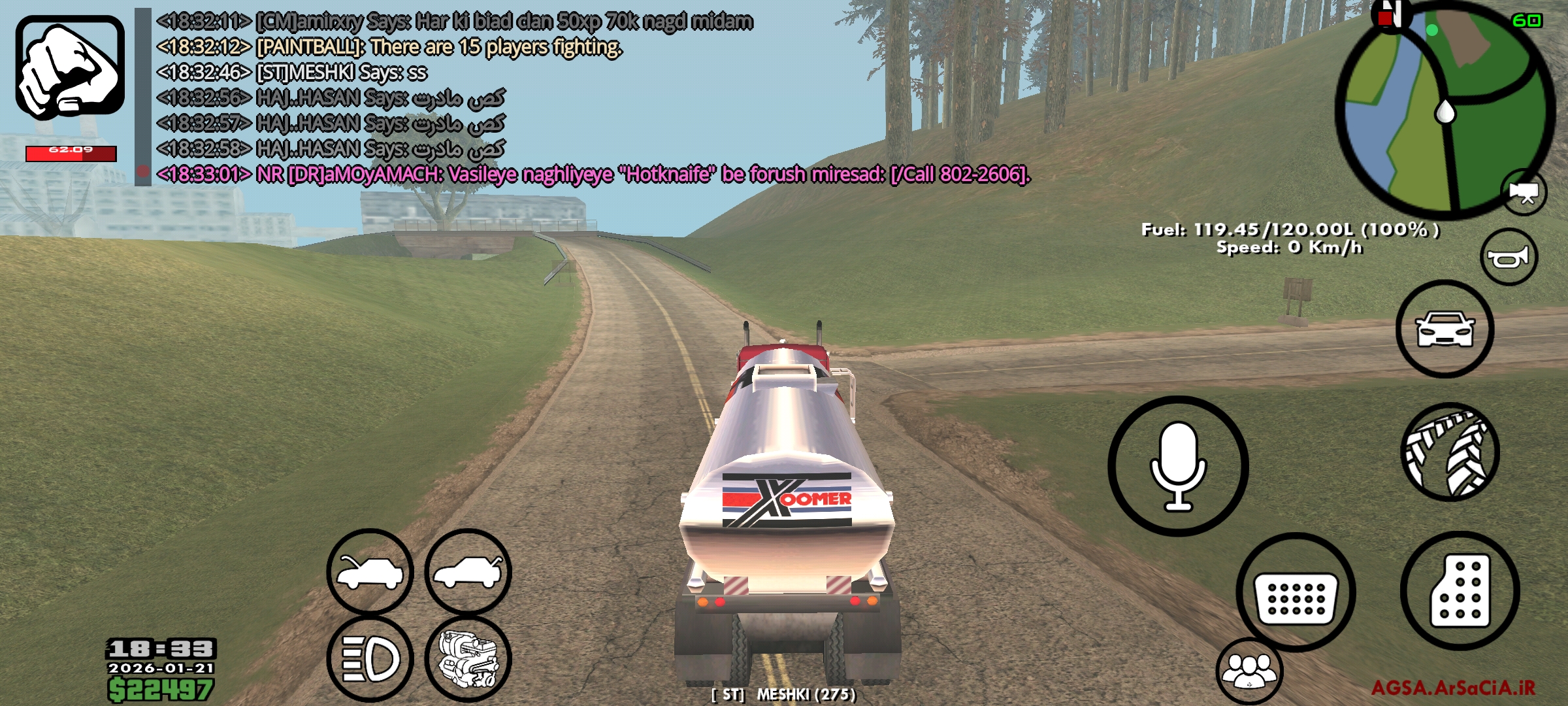
Task: Hit the wide brake pedal button
Action: (x=1296, y=593)
